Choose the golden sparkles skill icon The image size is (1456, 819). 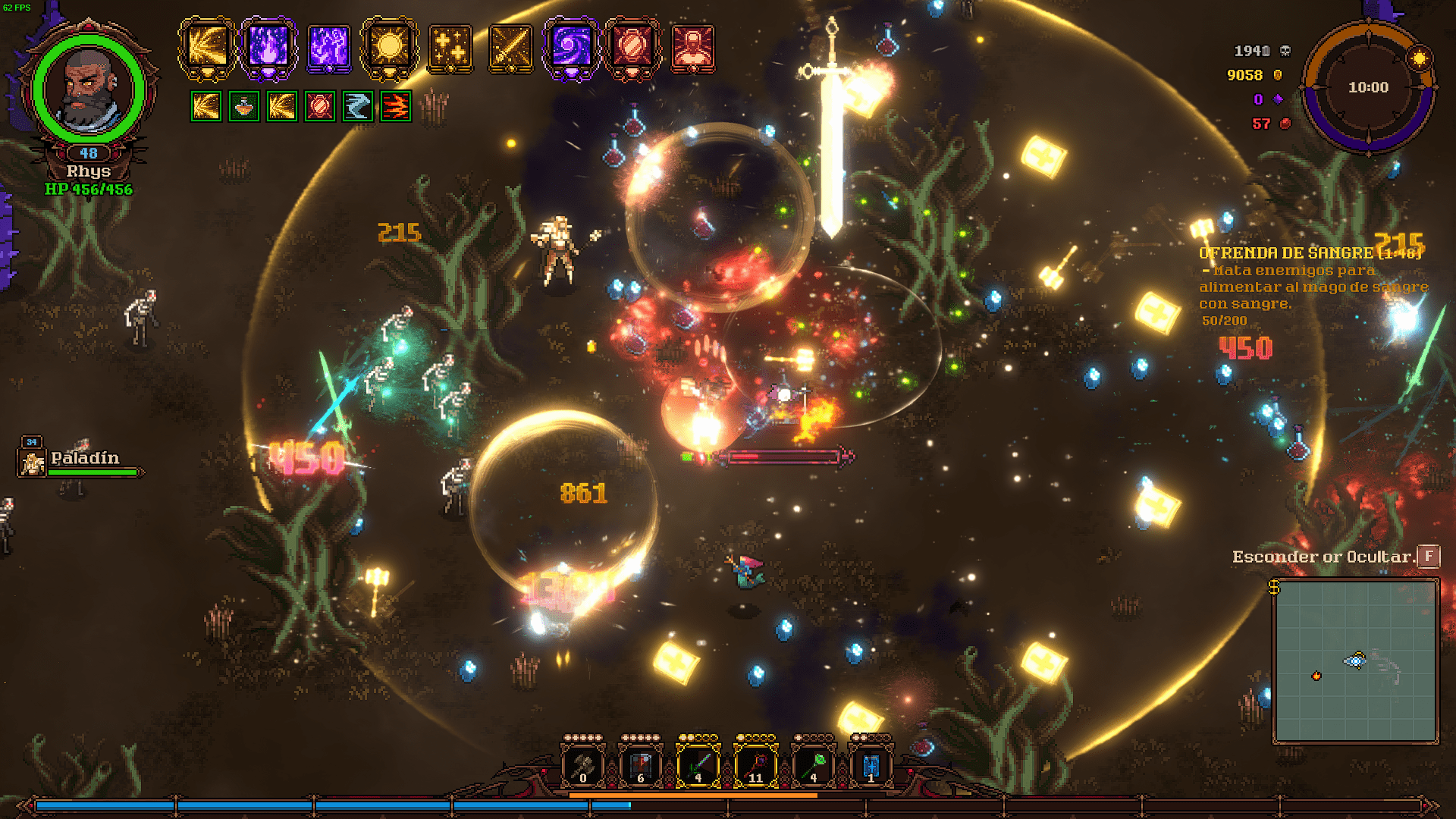450,49
